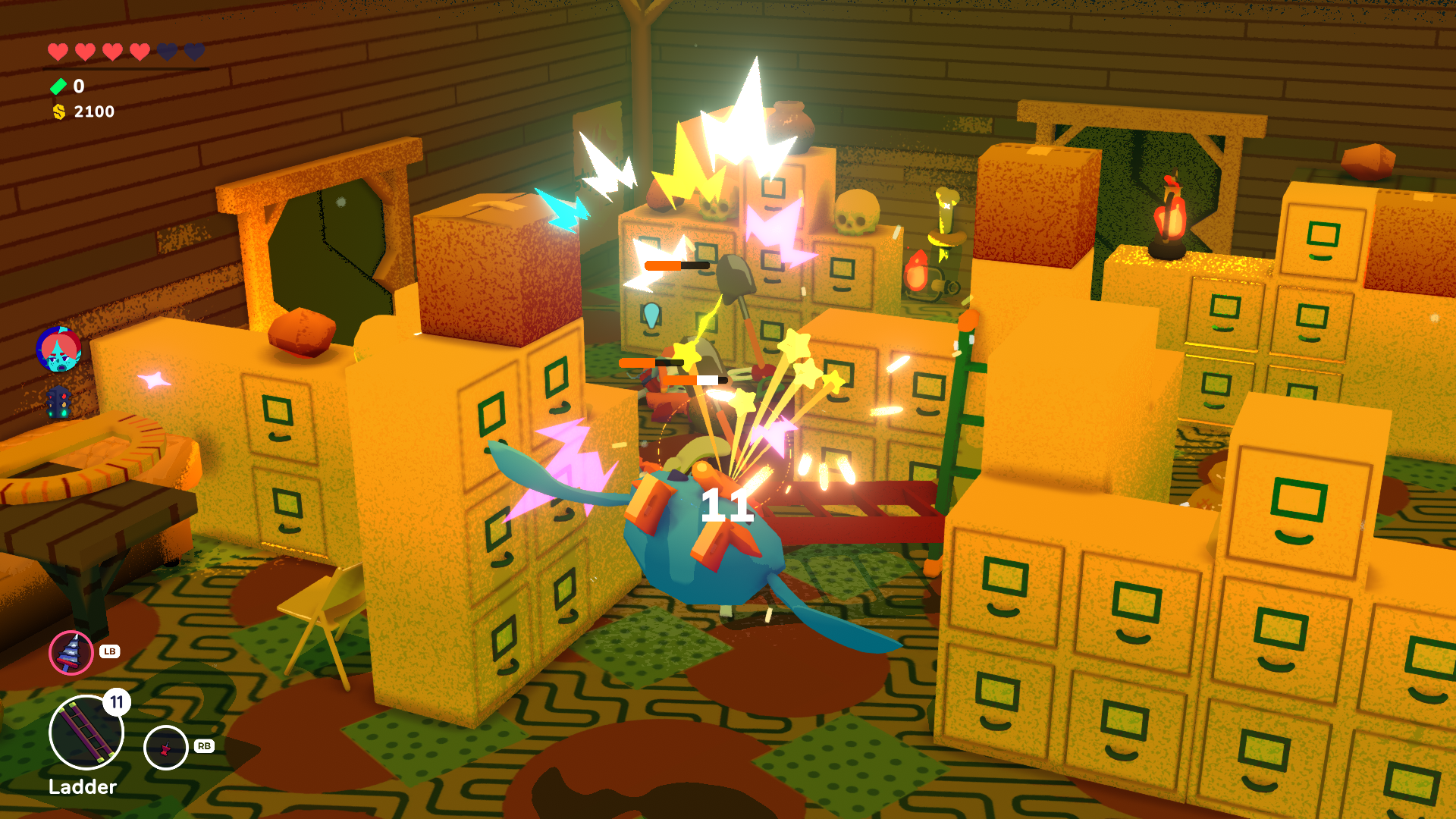
Task: Toggle the fourth filled heart icon
Action: pyautogui.click(x=140, y=52)
